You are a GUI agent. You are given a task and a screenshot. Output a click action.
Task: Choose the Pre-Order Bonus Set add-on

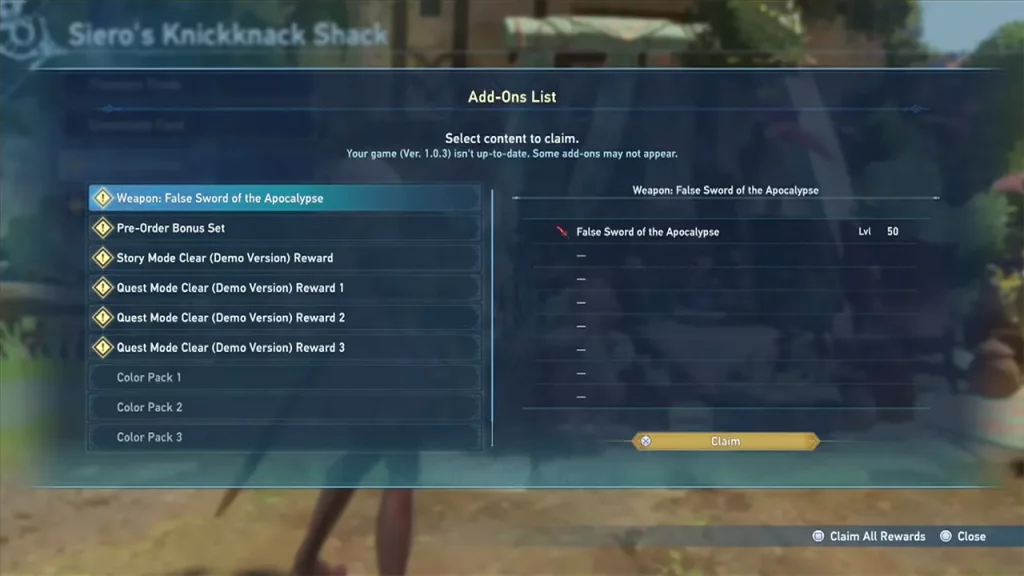(285, 228)
